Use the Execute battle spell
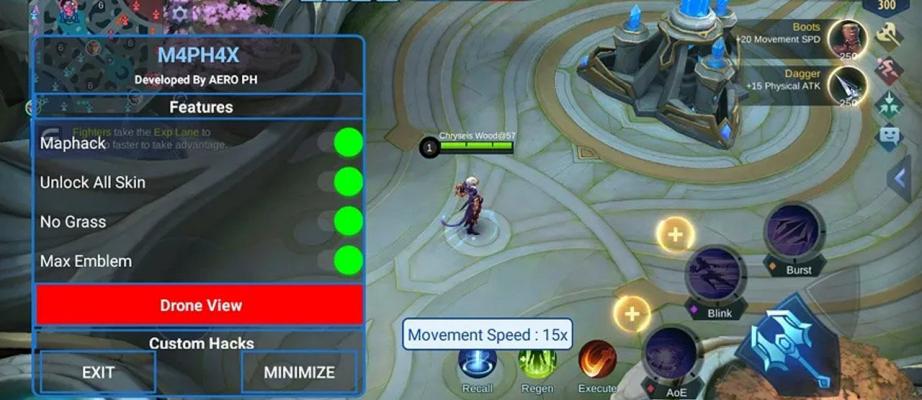Image resolution: width=922 pixels, height=400 pixels. click(598, 361)
